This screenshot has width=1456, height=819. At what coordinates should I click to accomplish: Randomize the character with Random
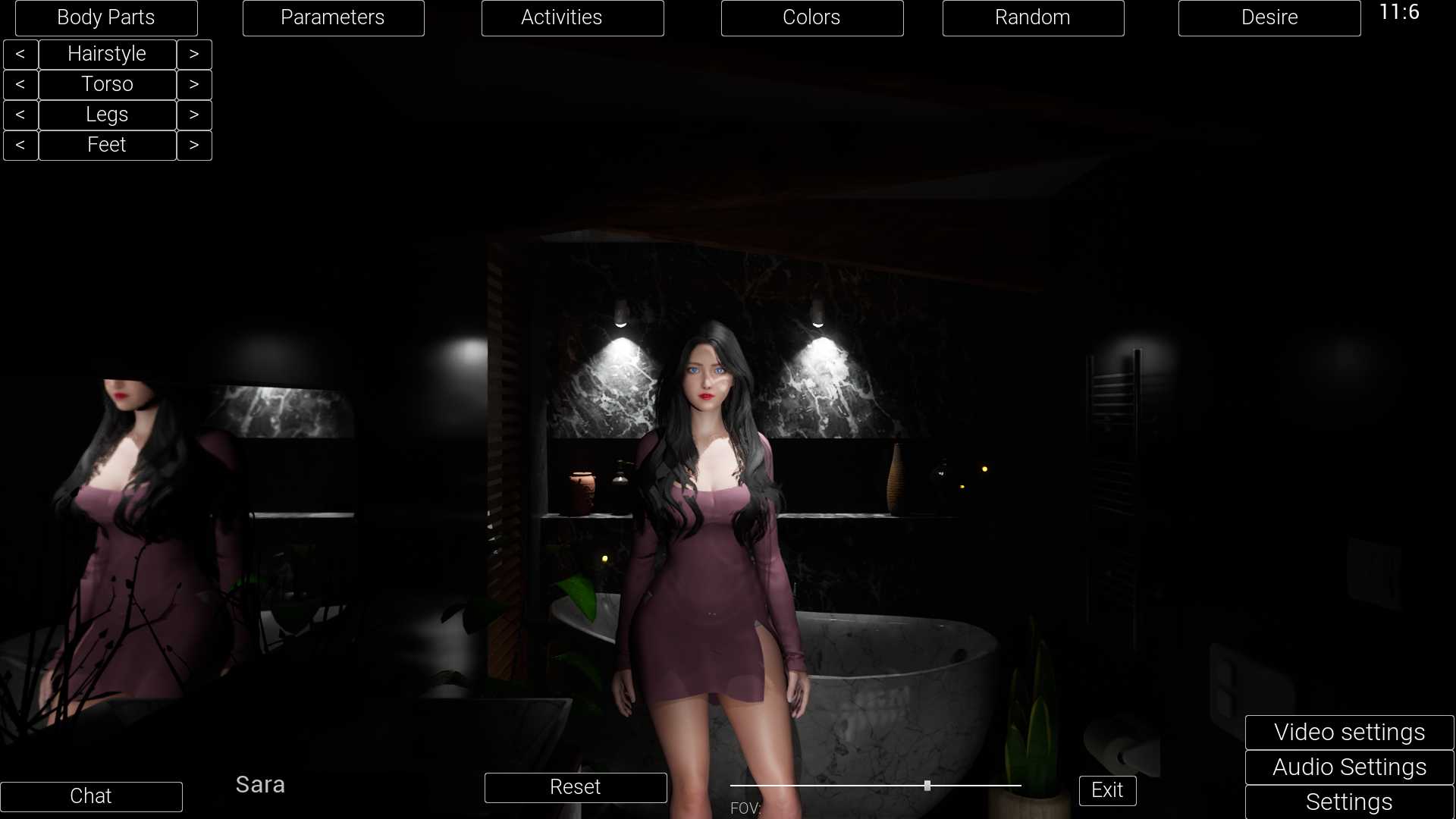point(1033,17)
